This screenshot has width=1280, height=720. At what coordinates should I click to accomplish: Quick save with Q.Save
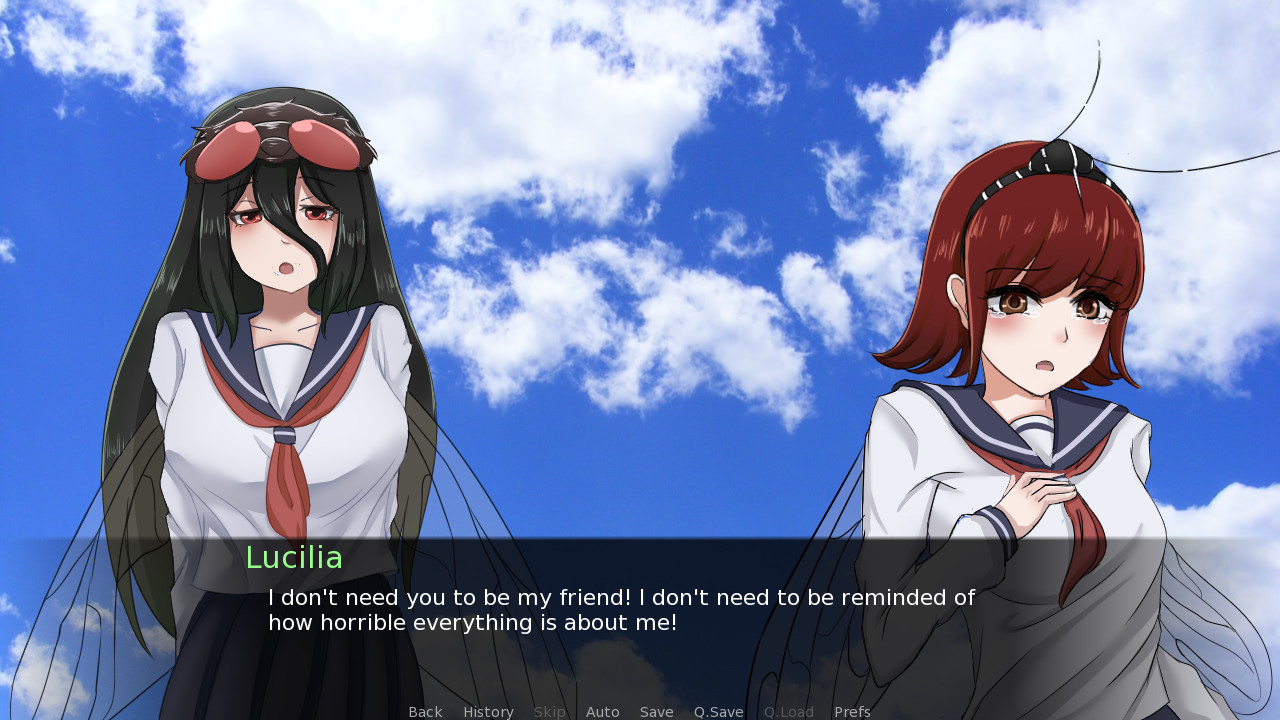(719, 712)
